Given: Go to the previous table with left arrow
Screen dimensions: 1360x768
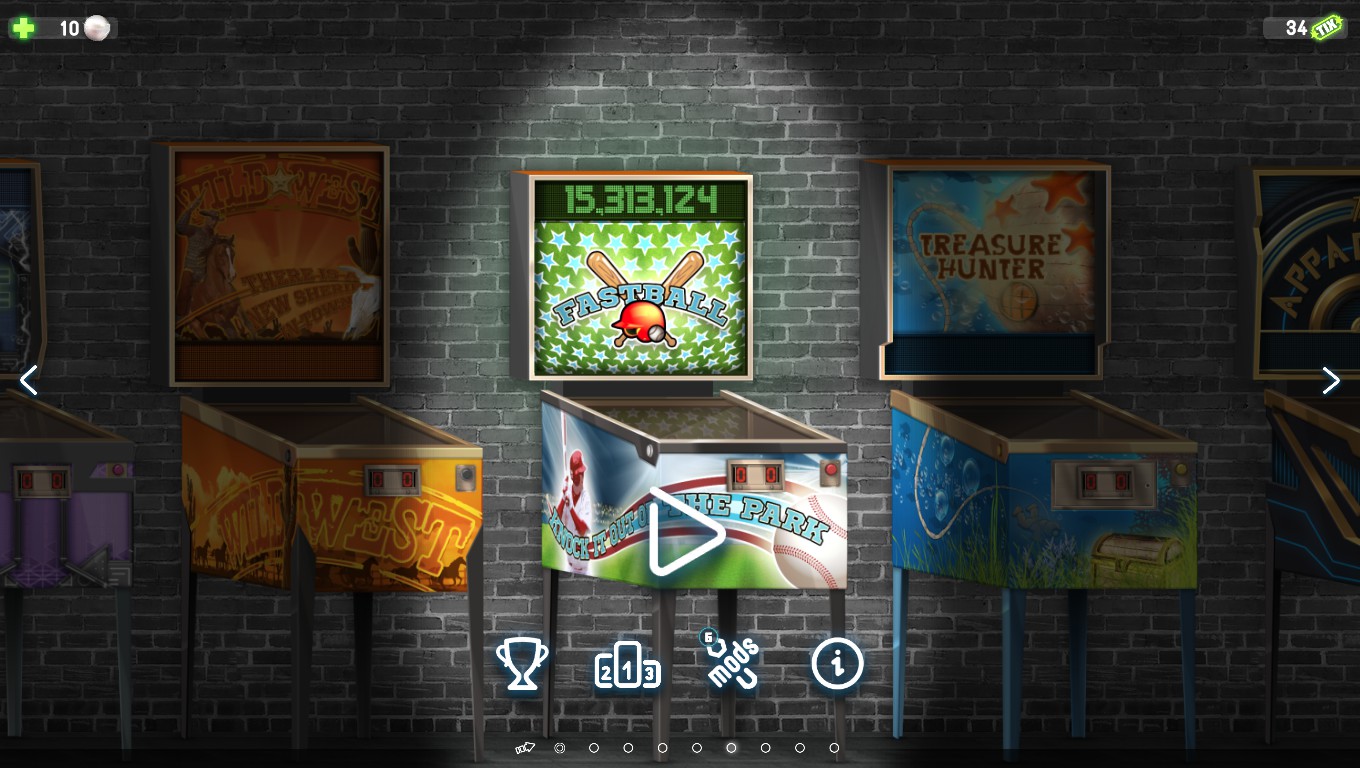Looking at the screenshot, I should [x=29, y=380].
